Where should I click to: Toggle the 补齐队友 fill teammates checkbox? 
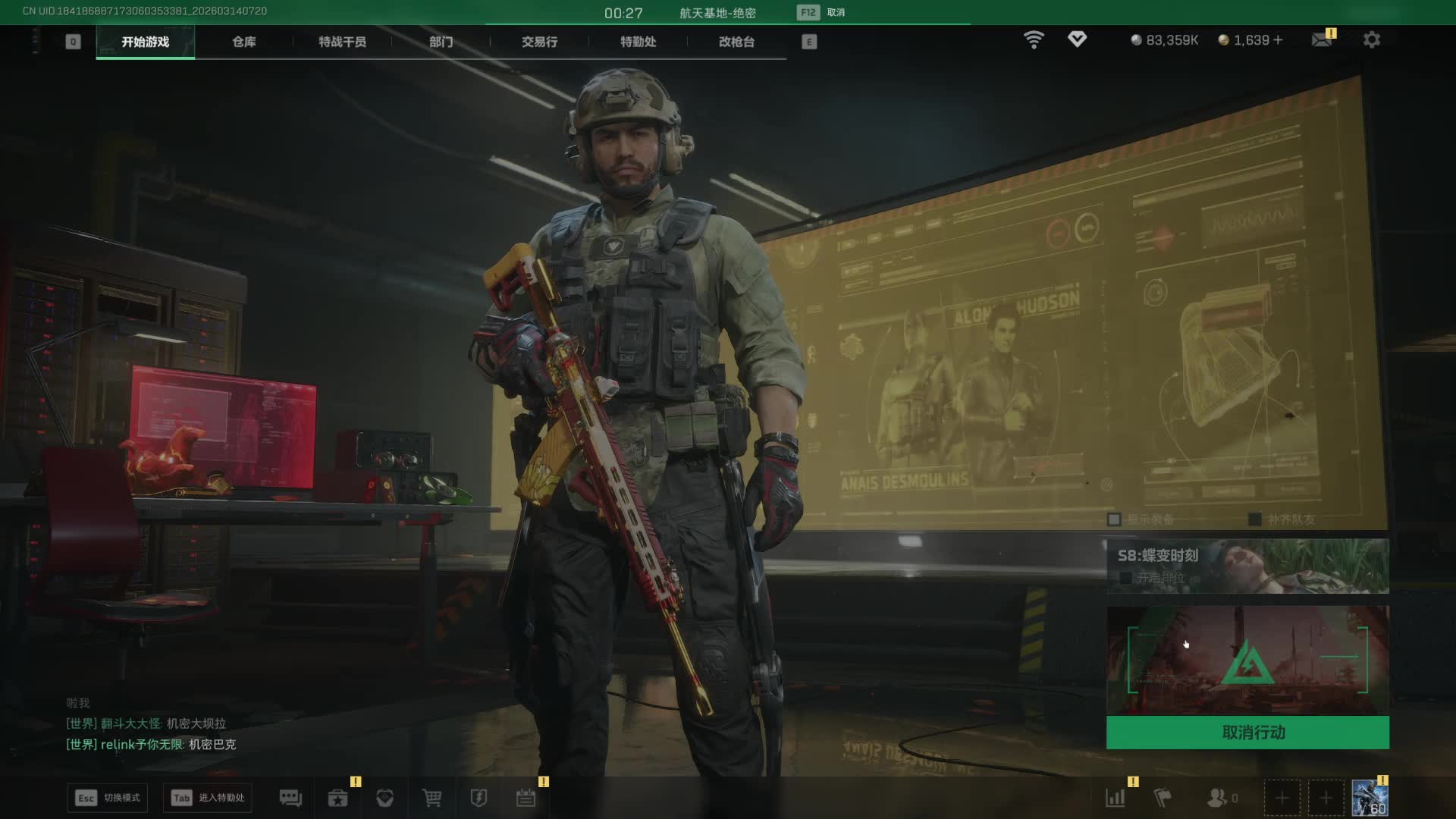point(1255,519)
